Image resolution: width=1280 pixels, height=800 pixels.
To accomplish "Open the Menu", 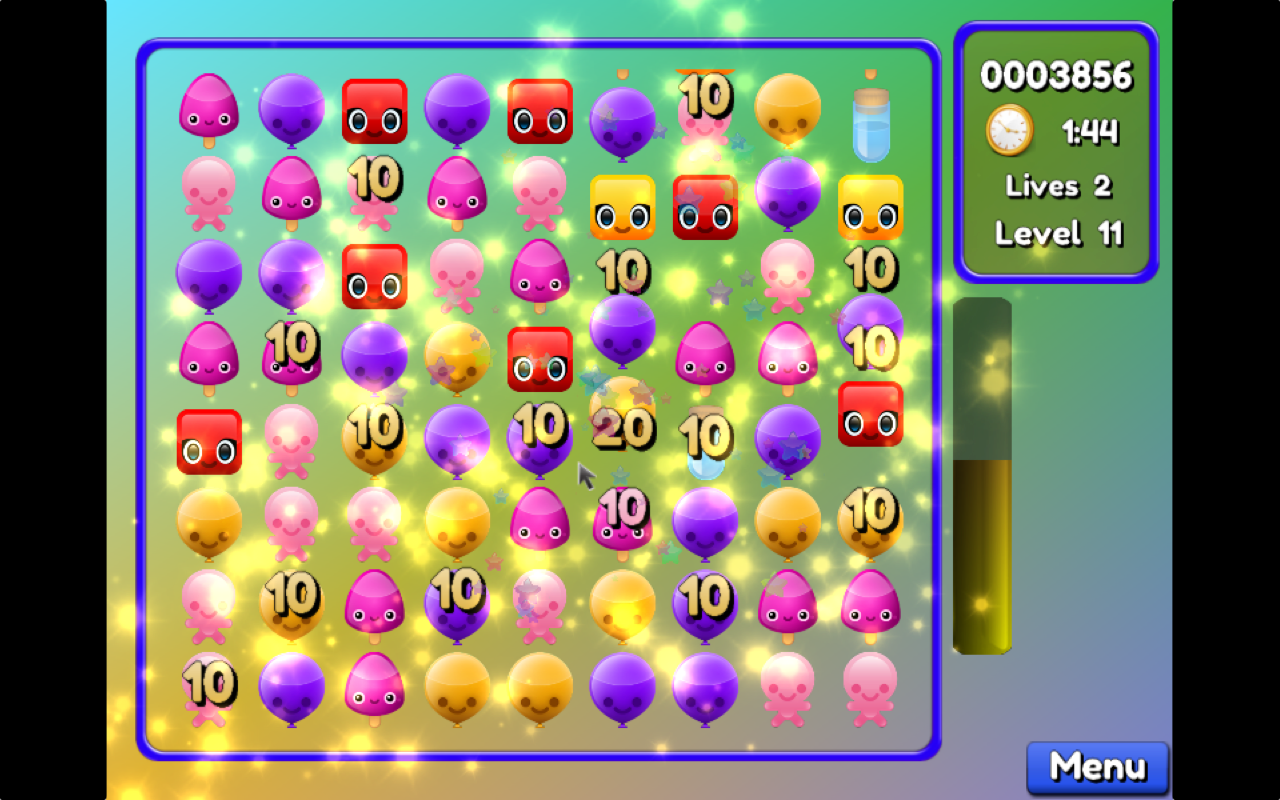I will point(1096,768).
